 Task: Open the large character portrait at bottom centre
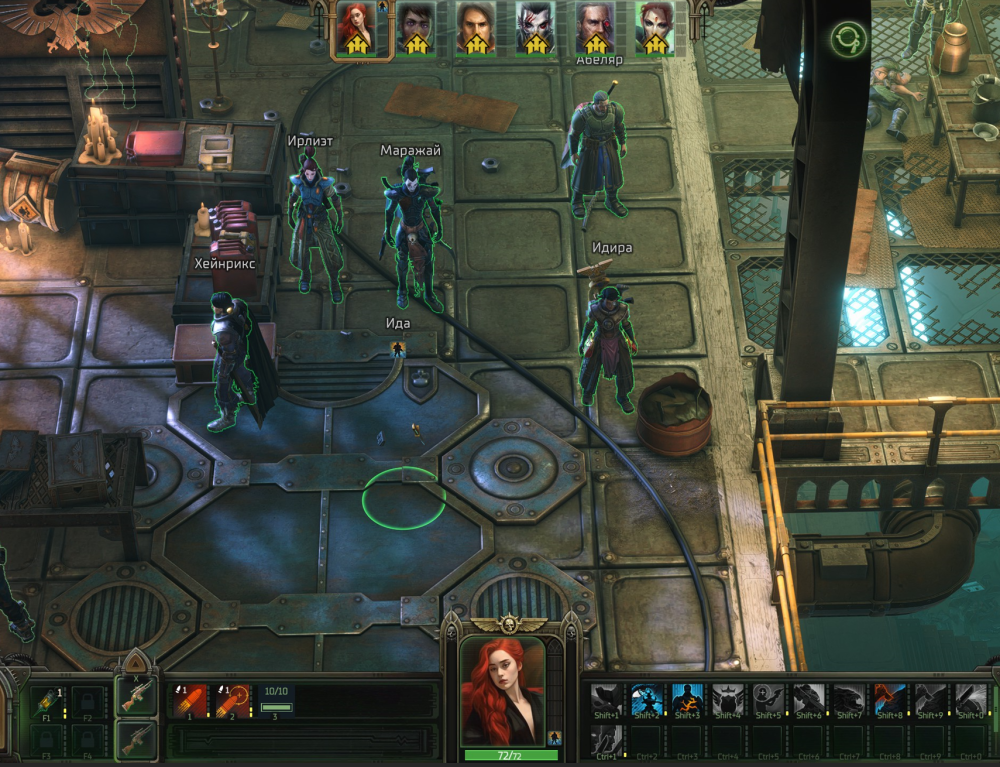pos(502,691)
